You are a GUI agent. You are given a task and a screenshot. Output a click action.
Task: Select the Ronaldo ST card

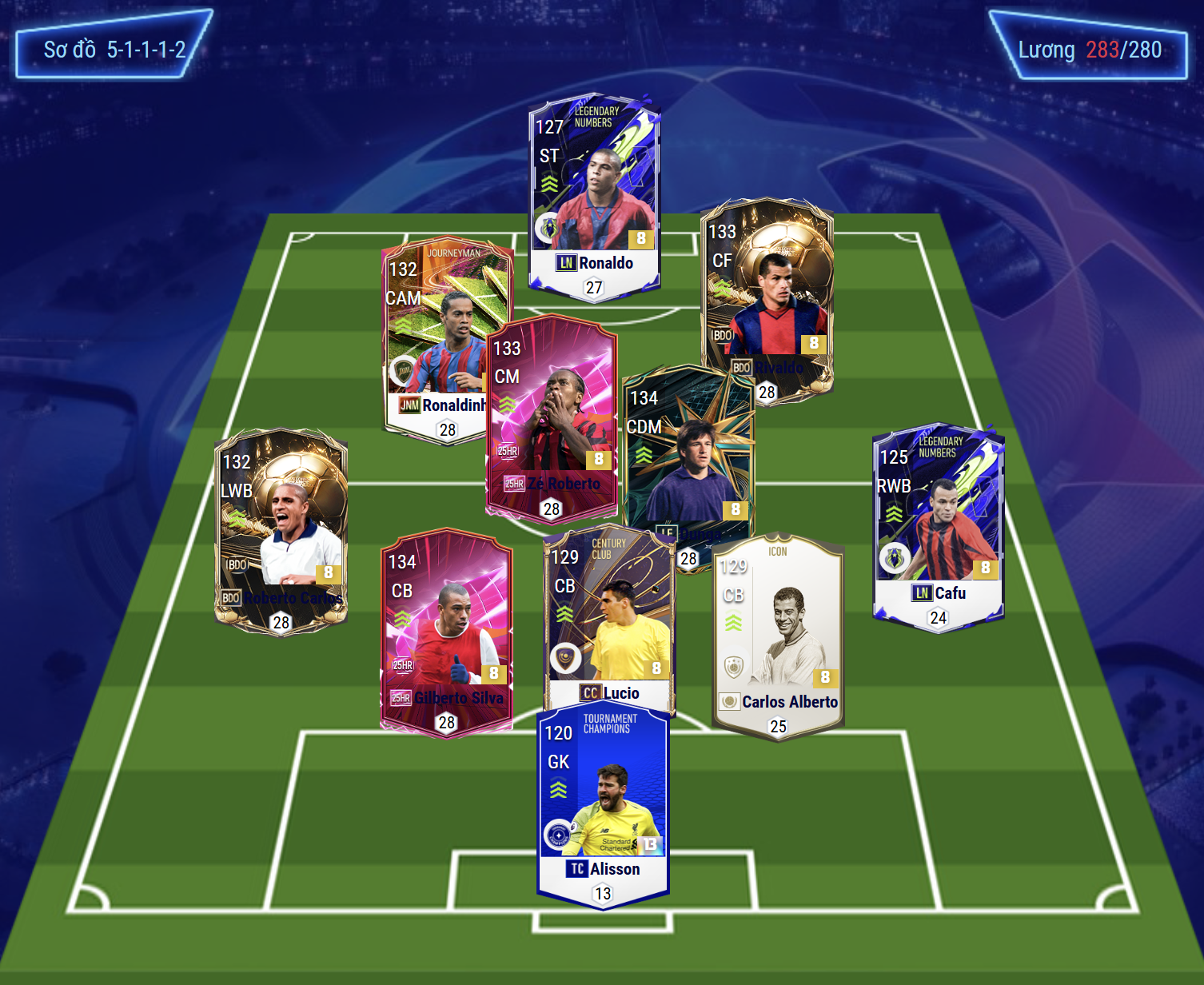(x=594, y=196)
